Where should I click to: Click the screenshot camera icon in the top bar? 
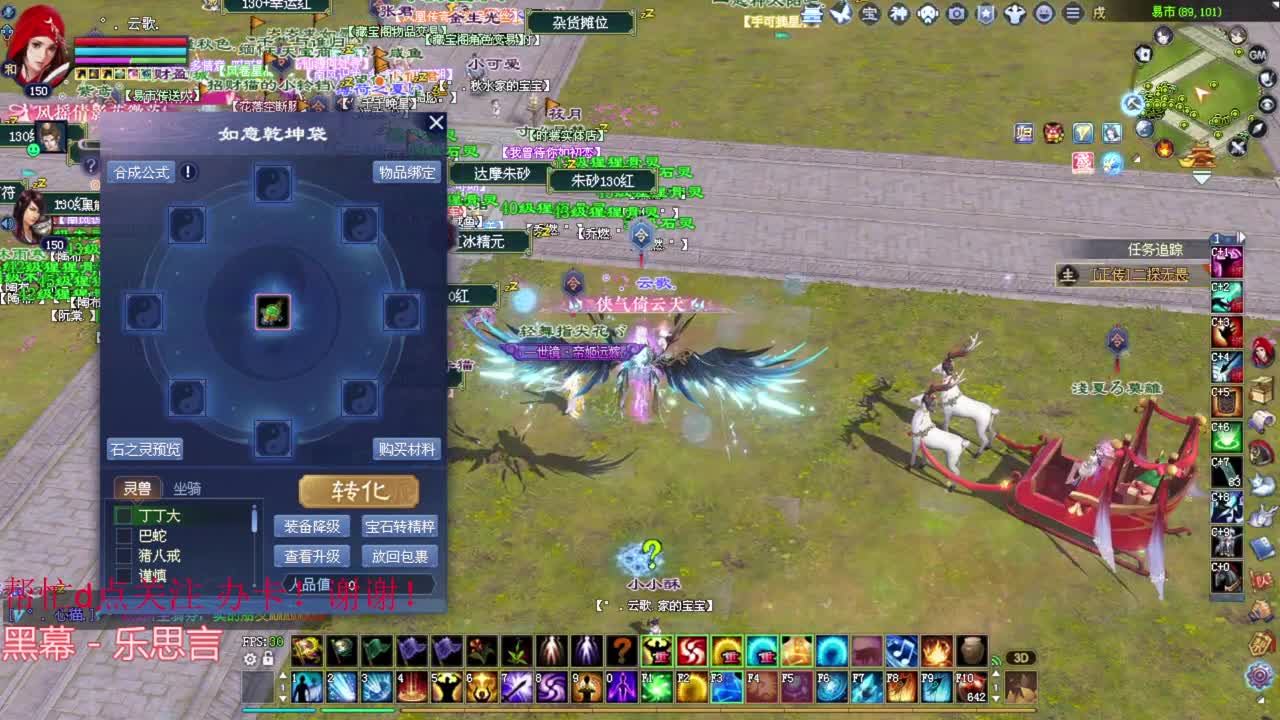tap(955, 13)
